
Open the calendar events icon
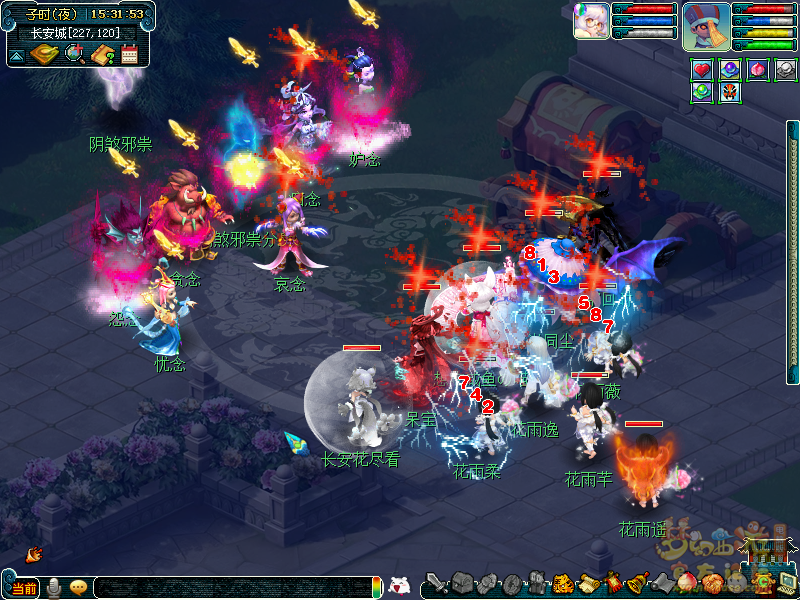(x=129, y=54)
